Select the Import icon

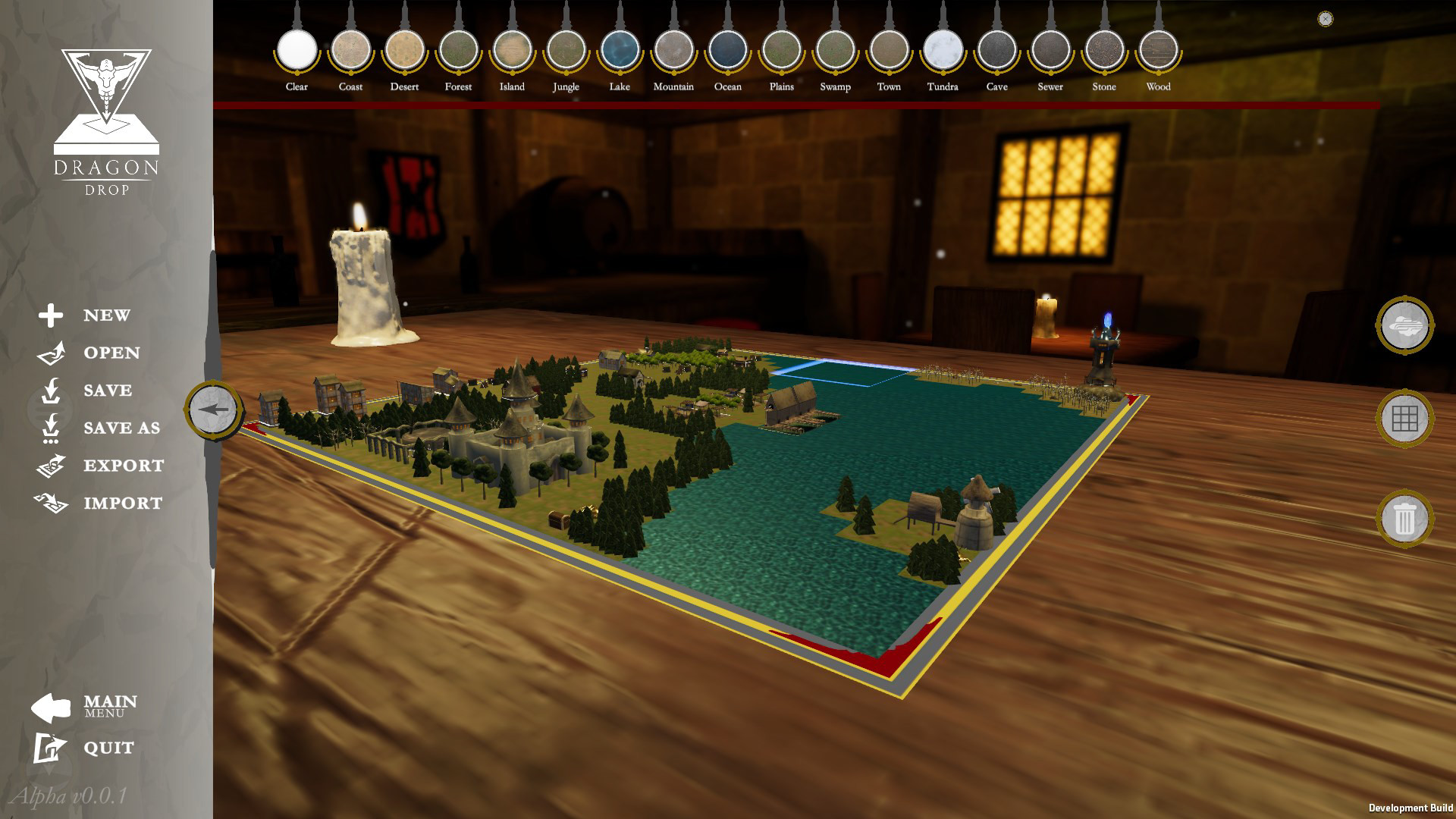[x=51, y=503]
